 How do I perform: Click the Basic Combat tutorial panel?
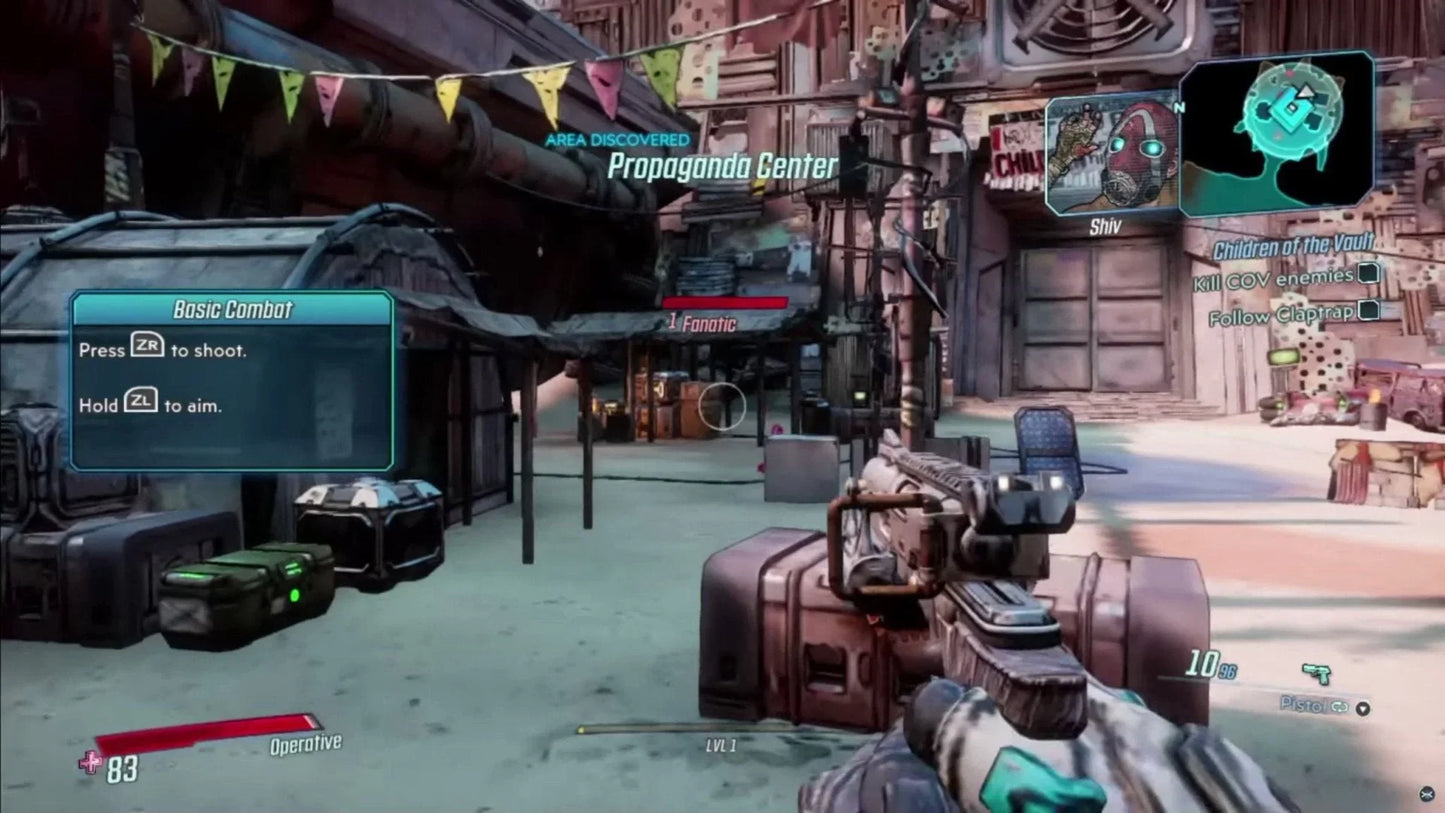point(231,380)
